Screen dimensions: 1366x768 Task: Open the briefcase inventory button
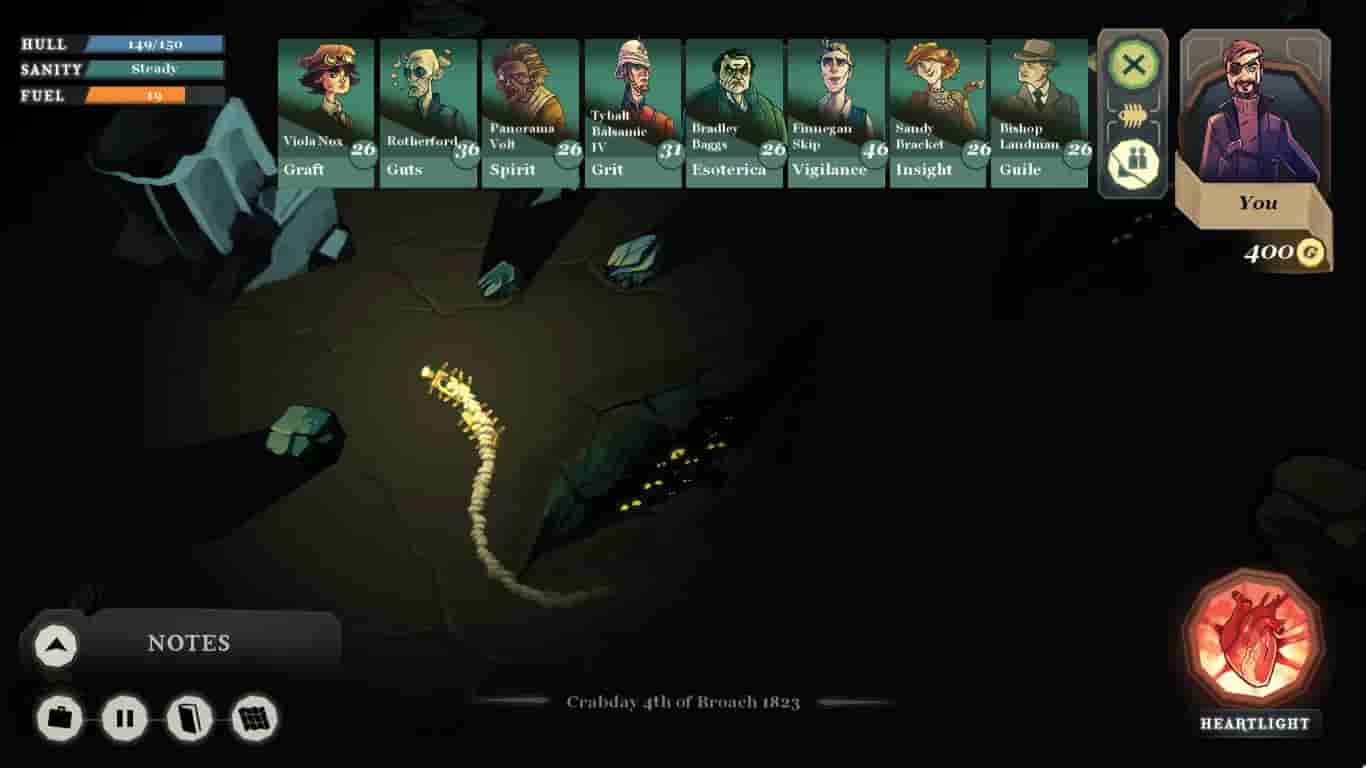[60, 718]
